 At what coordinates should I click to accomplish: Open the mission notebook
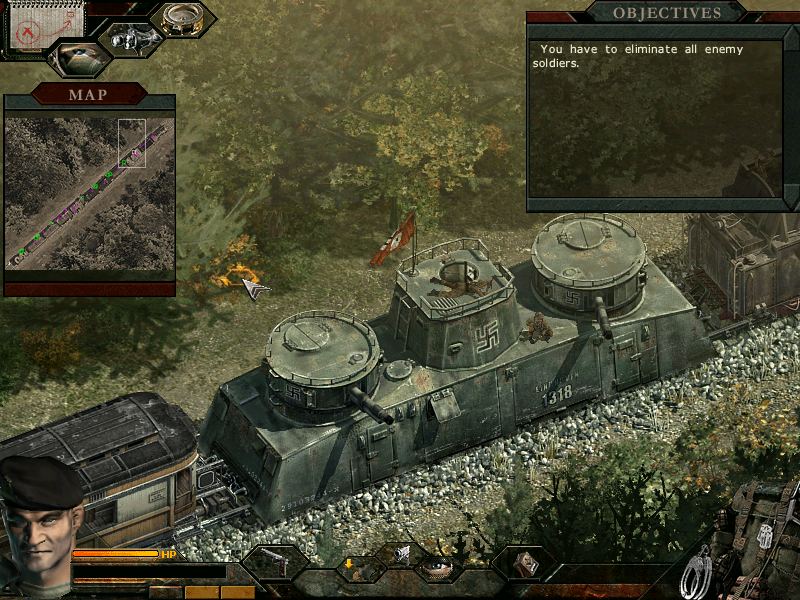[x=32, y=26]
